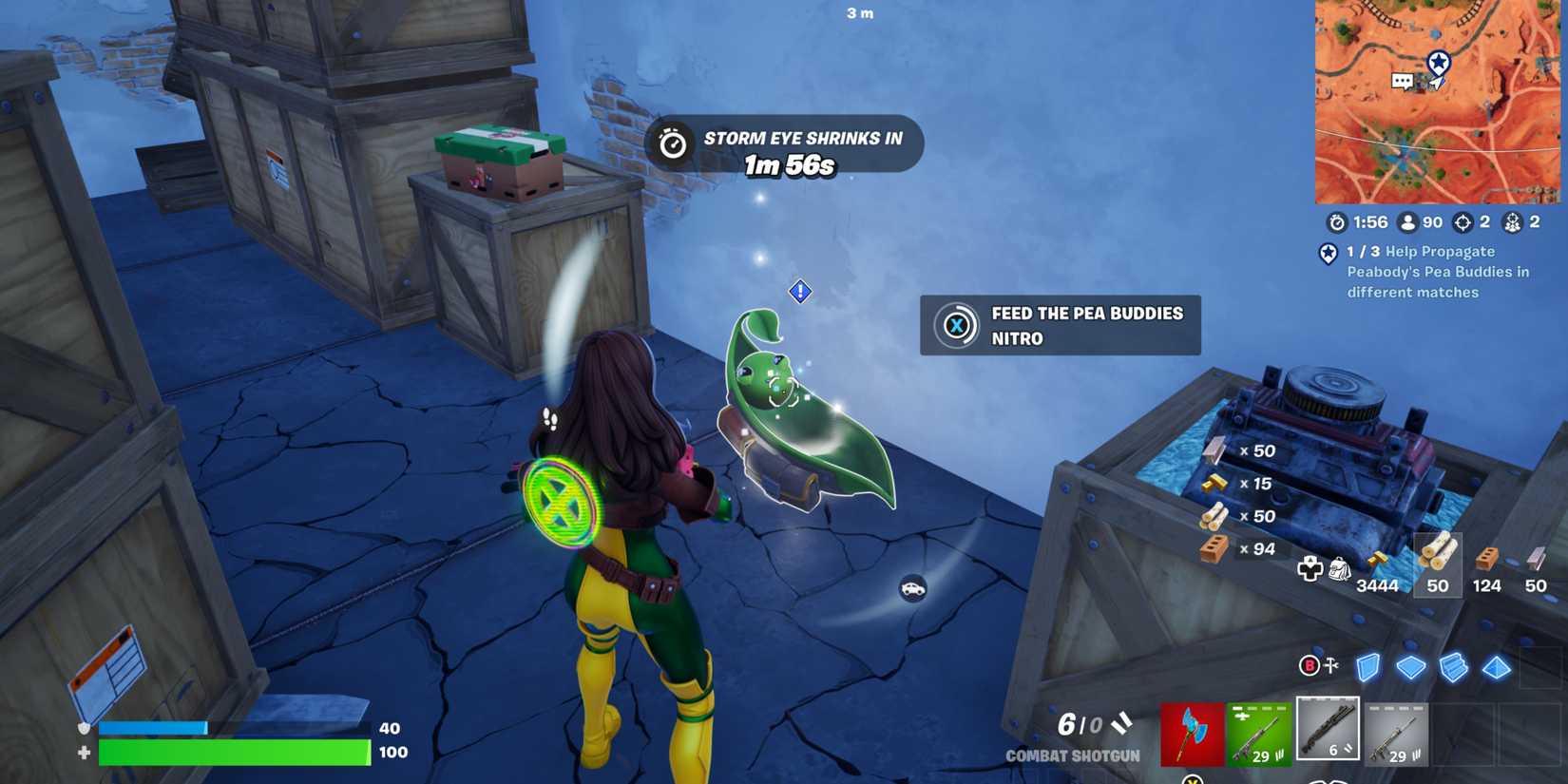The width and height of the screenshot is (1568, 784).
Task: Open the backpack inventory icon
Action: [x=1342, y=568]
